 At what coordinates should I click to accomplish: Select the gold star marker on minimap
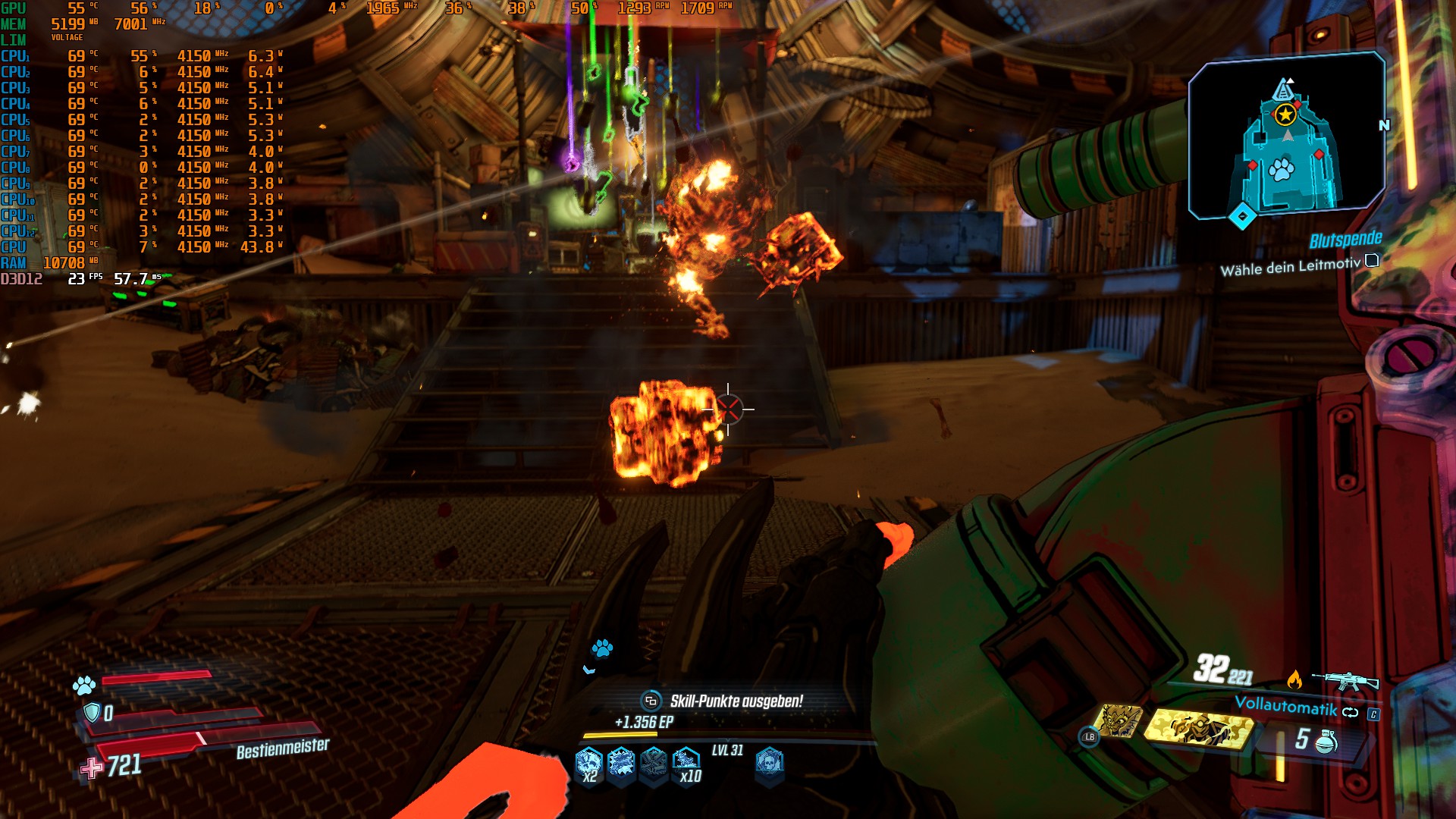click(1285, 115)
